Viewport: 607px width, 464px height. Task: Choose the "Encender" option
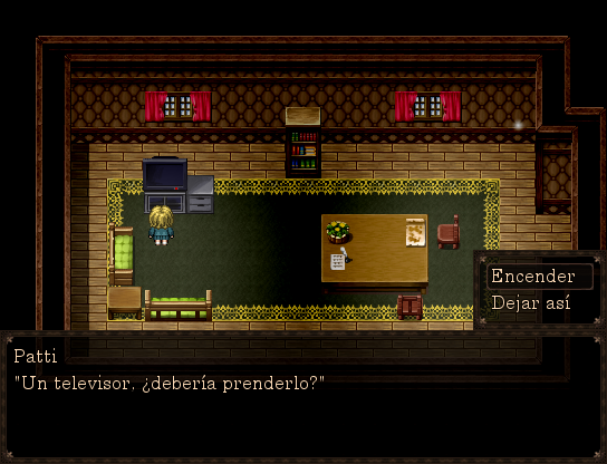(x=533, y=277)
